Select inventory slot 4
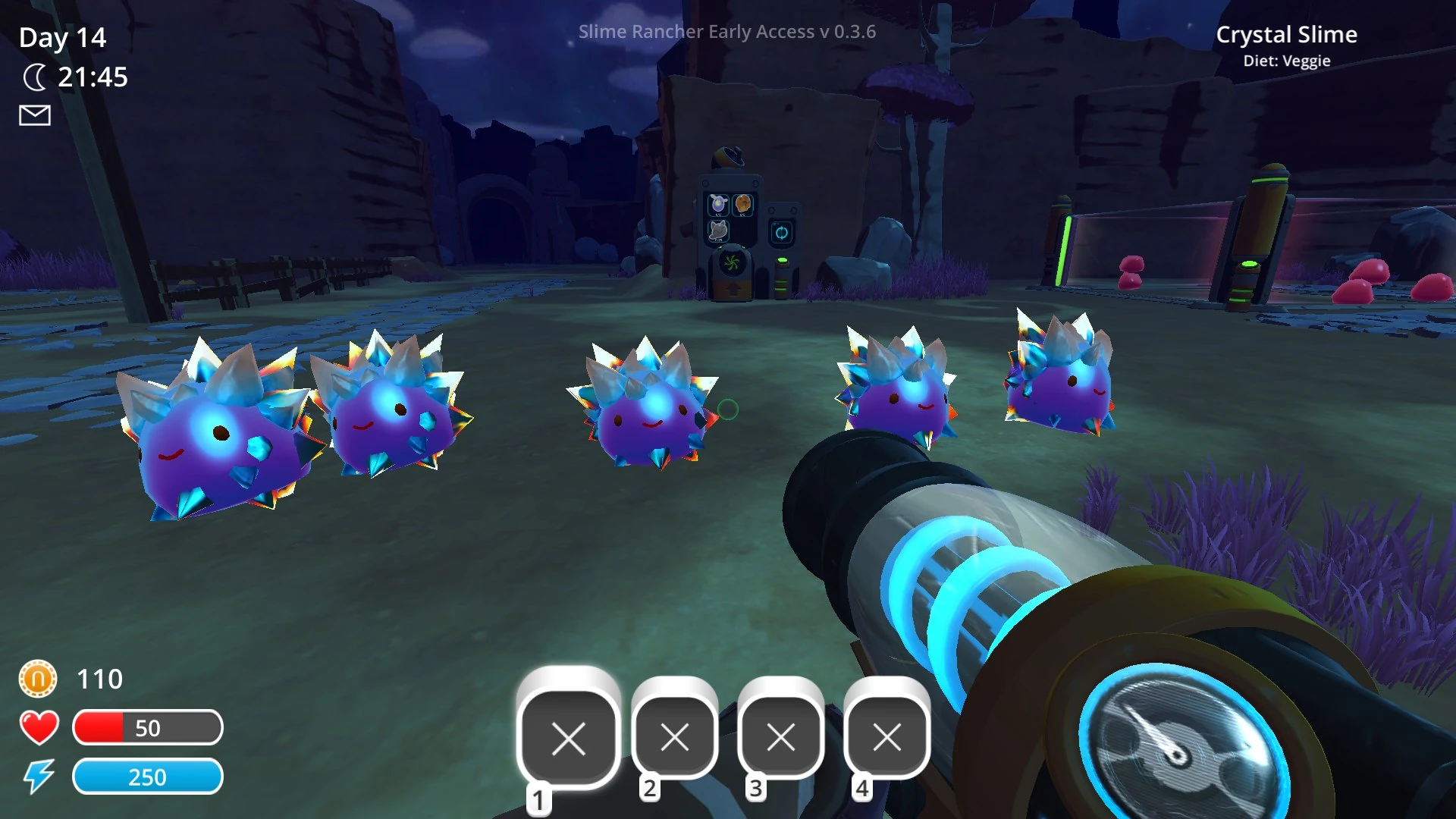This screenshot has width=1456, height=819. tap(886, 738)
